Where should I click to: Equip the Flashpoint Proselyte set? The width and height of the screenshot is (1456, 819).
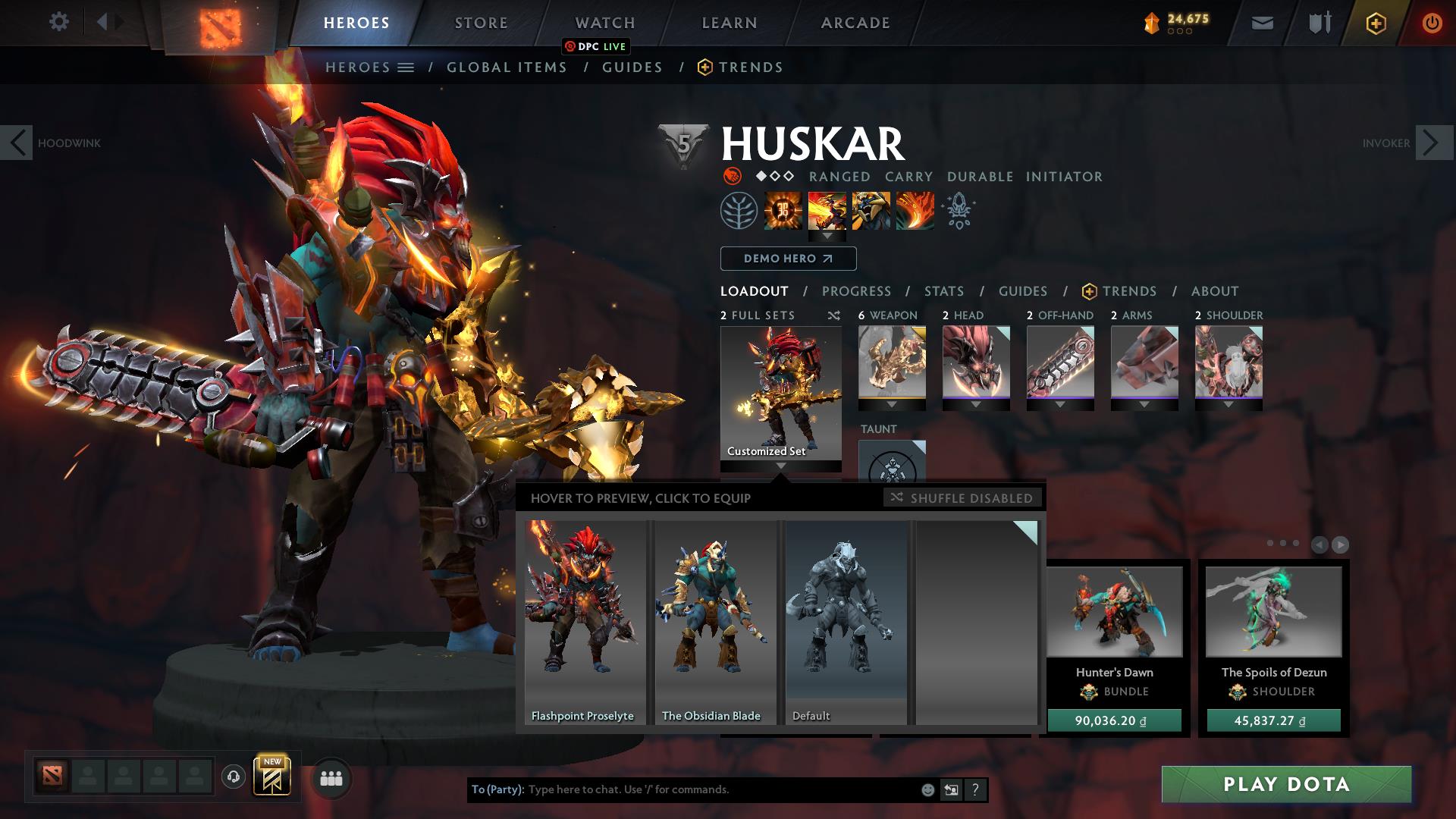click(584, 622)
